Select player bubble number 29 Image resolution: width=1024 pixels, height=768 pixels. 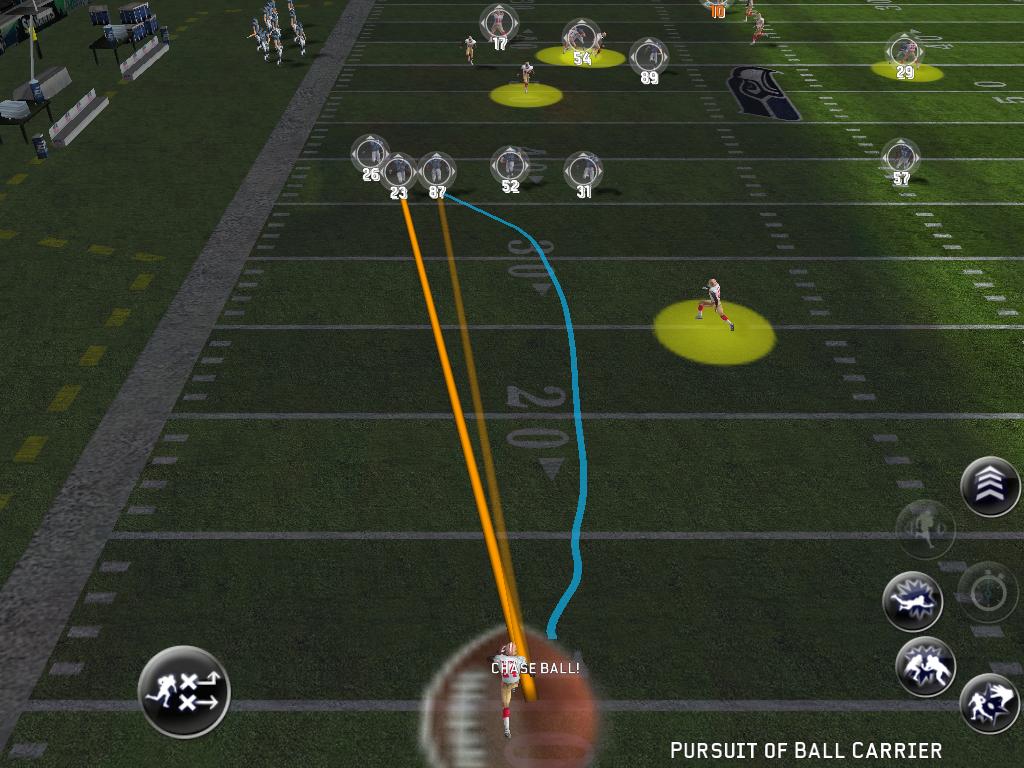pos(904,52)
